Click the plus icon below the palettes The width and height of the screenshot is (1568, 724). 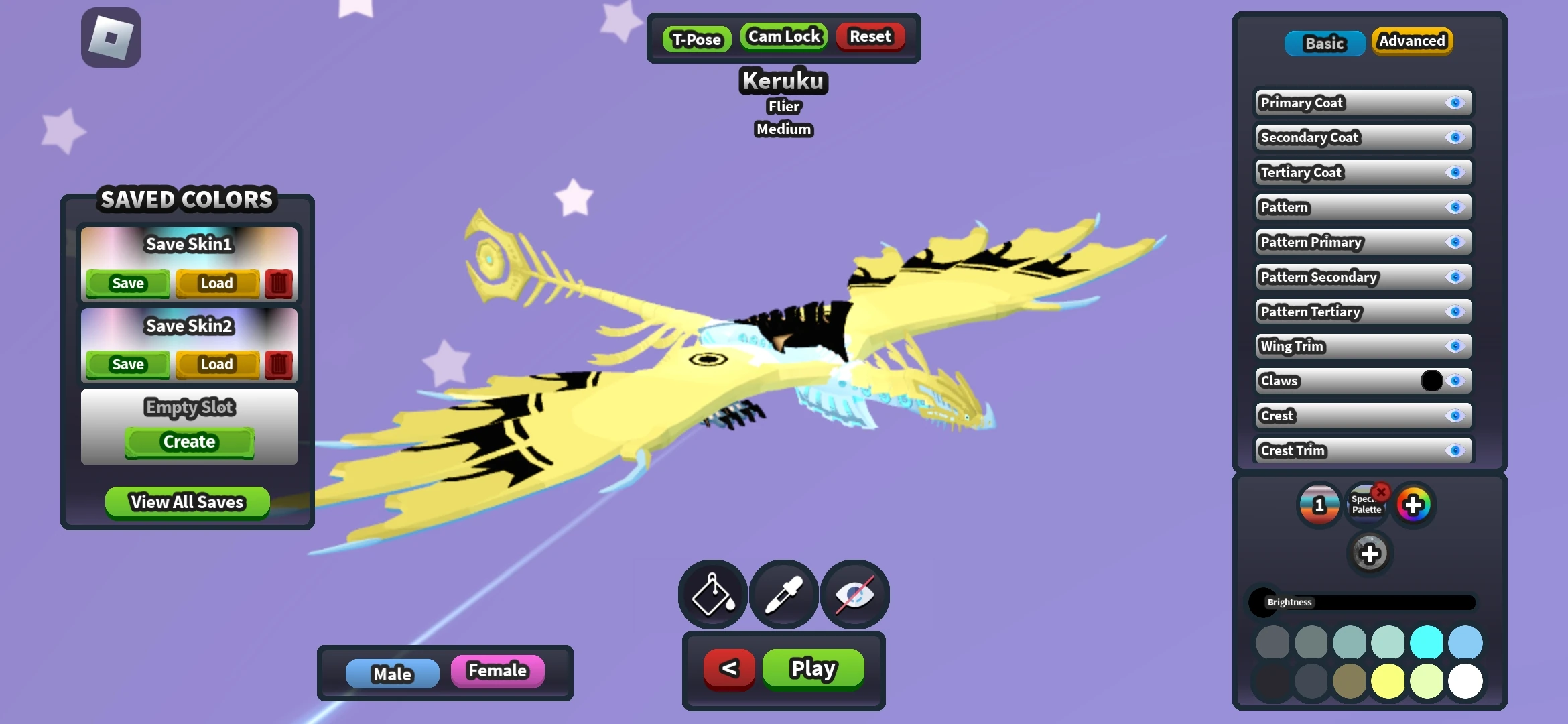(1370, 554)
